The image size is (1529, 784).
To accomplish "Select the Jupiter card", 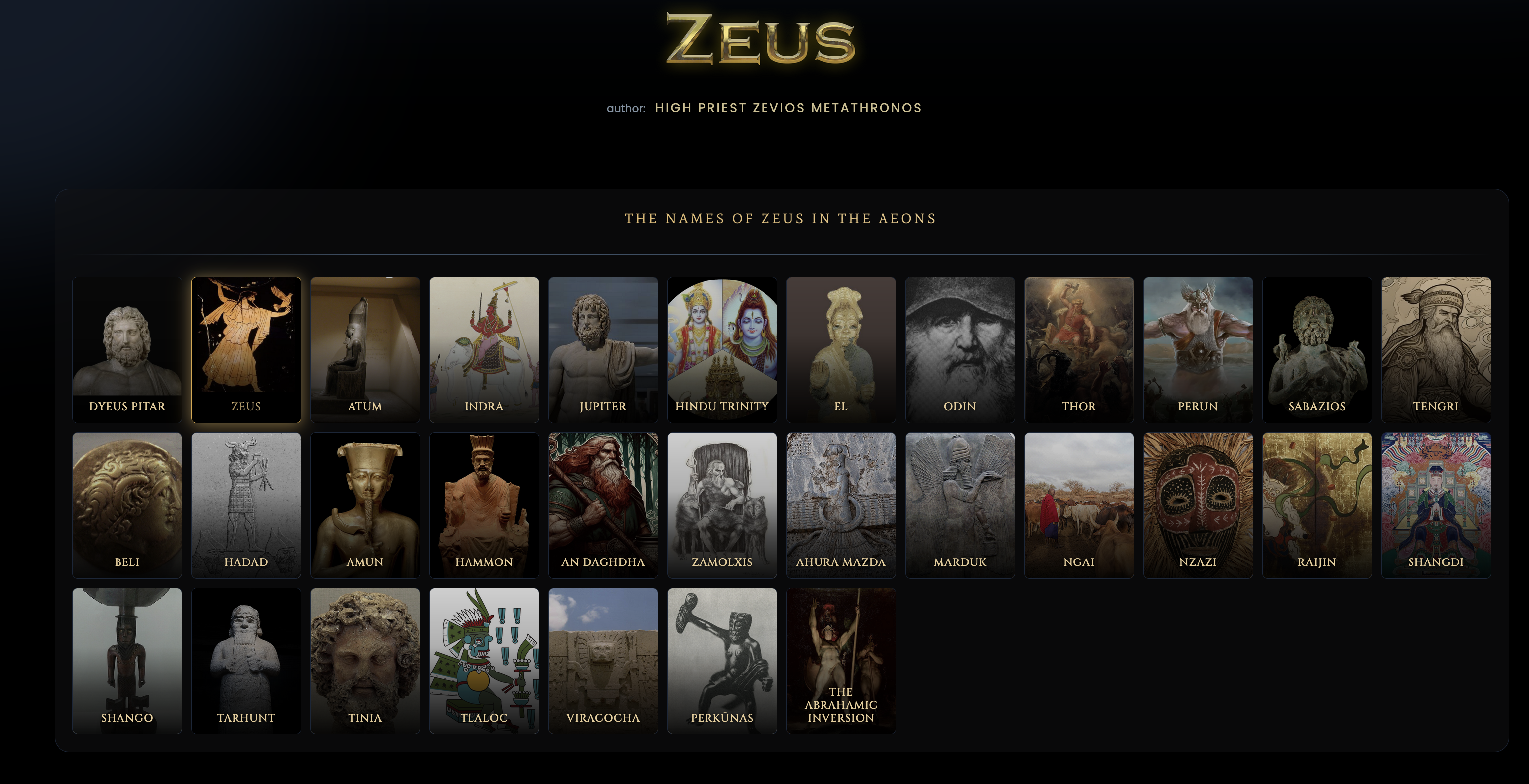I will tap(603, 349).
